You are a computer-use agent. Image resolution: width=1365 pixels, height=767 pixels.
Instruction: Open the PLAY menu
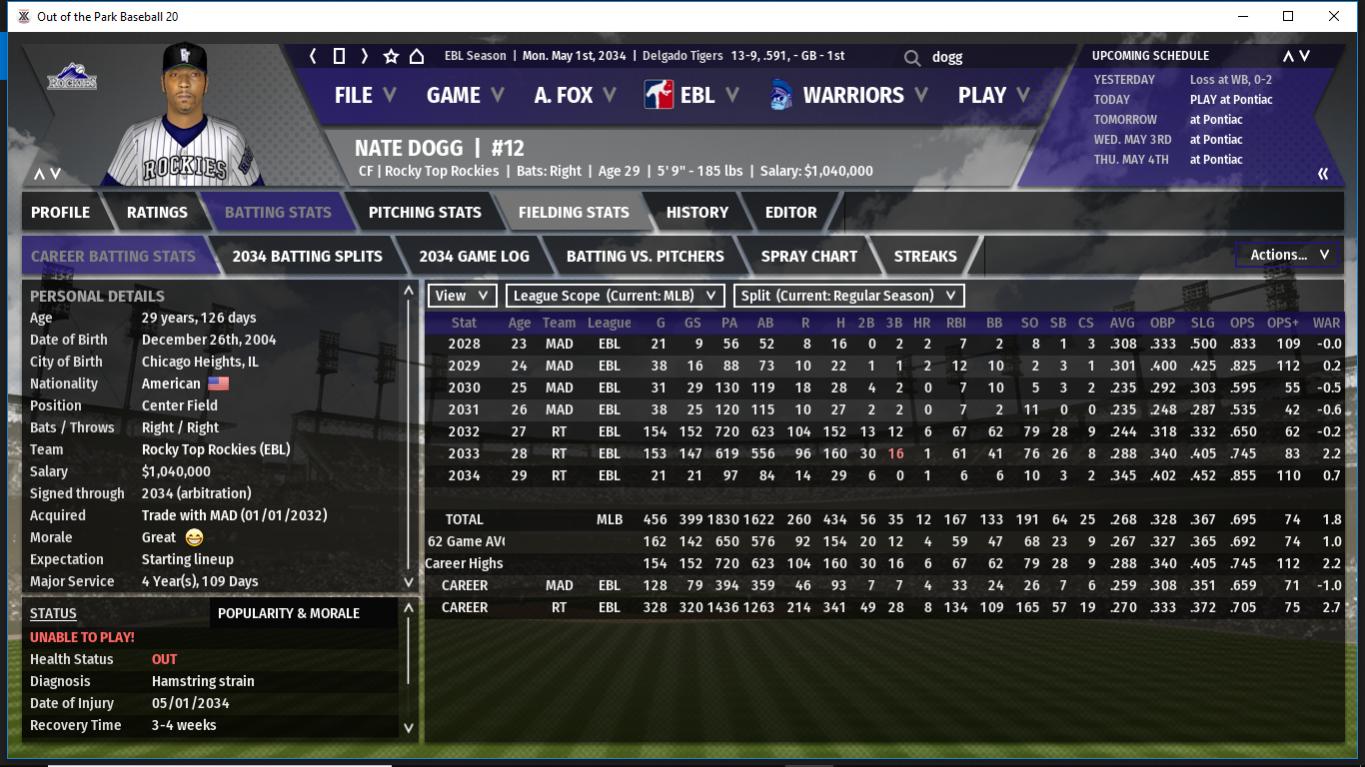tap(993, 95)
